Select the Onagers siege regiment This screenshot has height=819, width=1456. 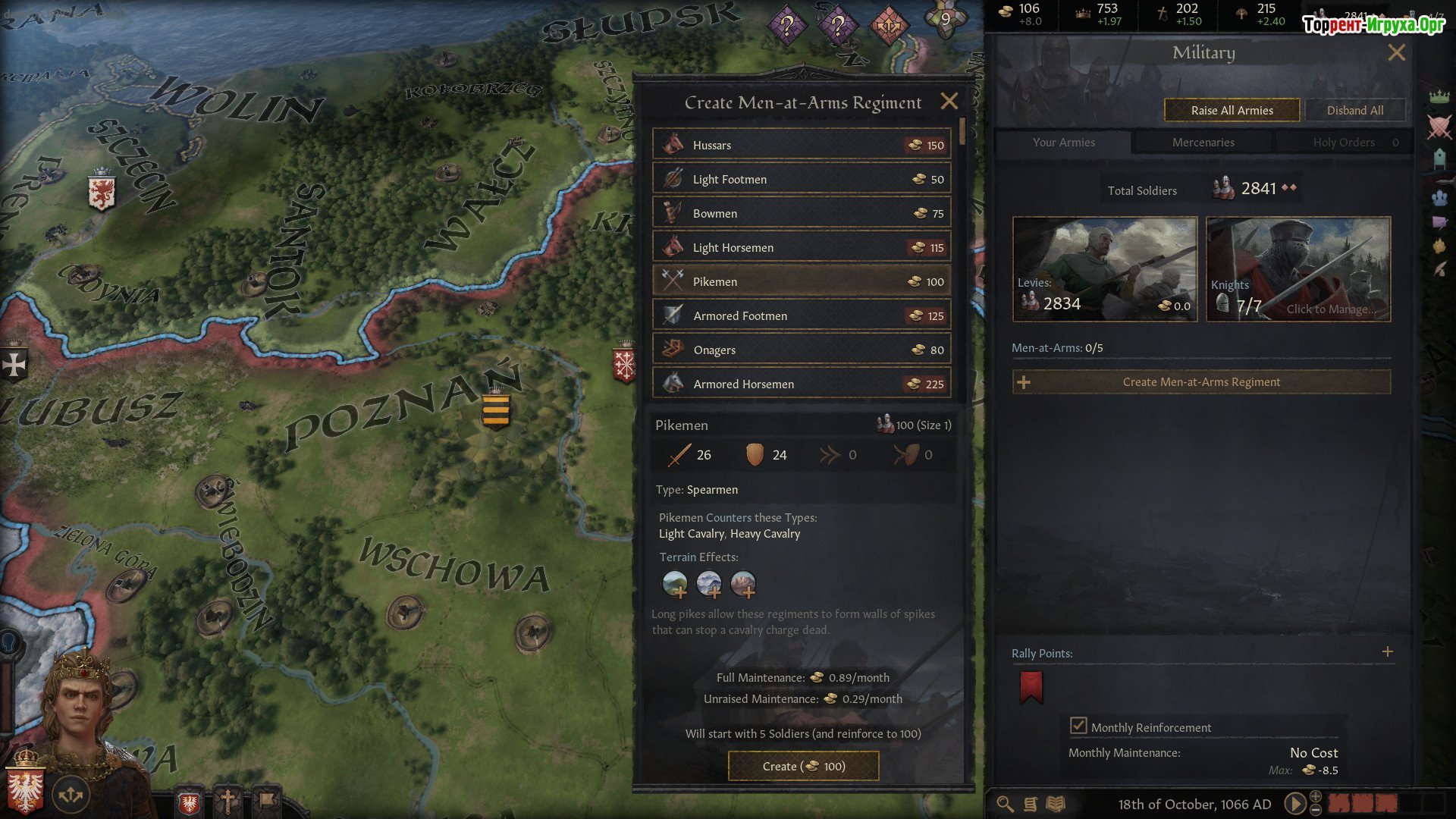tap(802, 350)
